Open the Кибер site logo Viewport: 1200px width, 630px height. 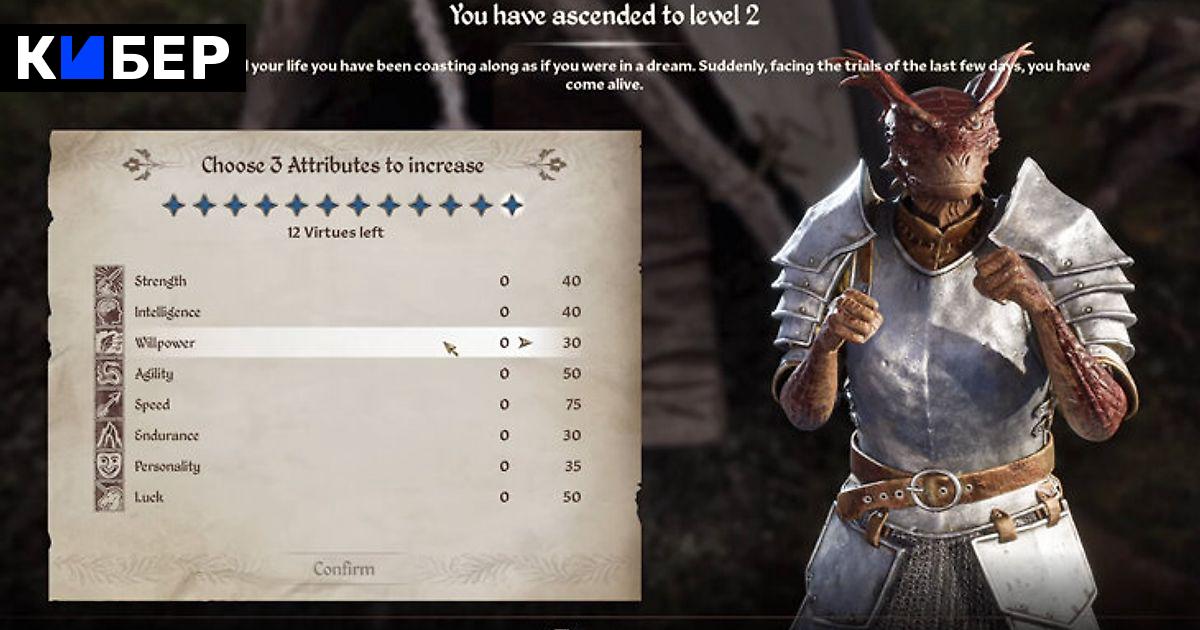[x=123, y=58]
